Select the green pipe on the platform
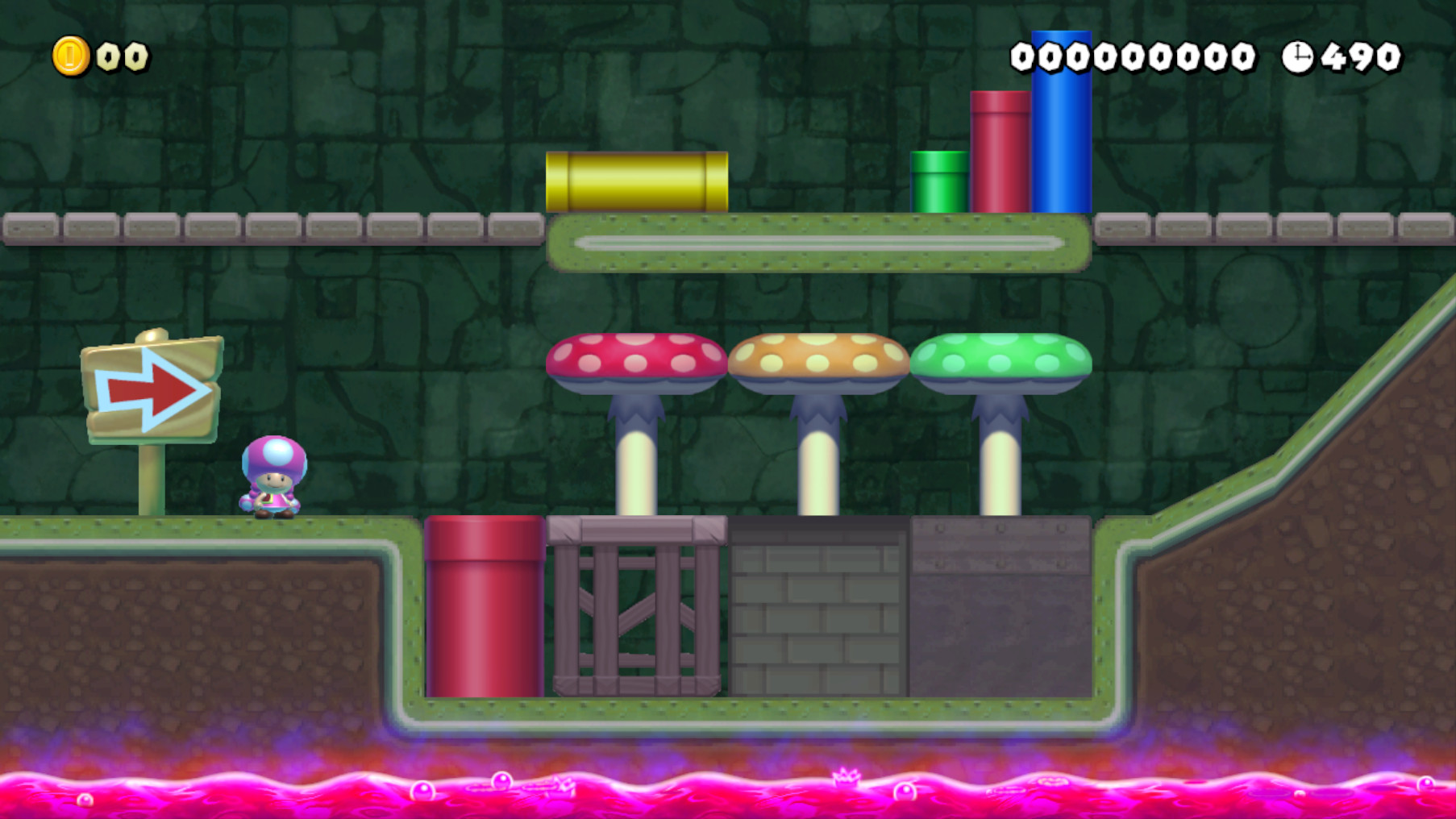The image size is (1456, 819). click(x=938, y=181)
